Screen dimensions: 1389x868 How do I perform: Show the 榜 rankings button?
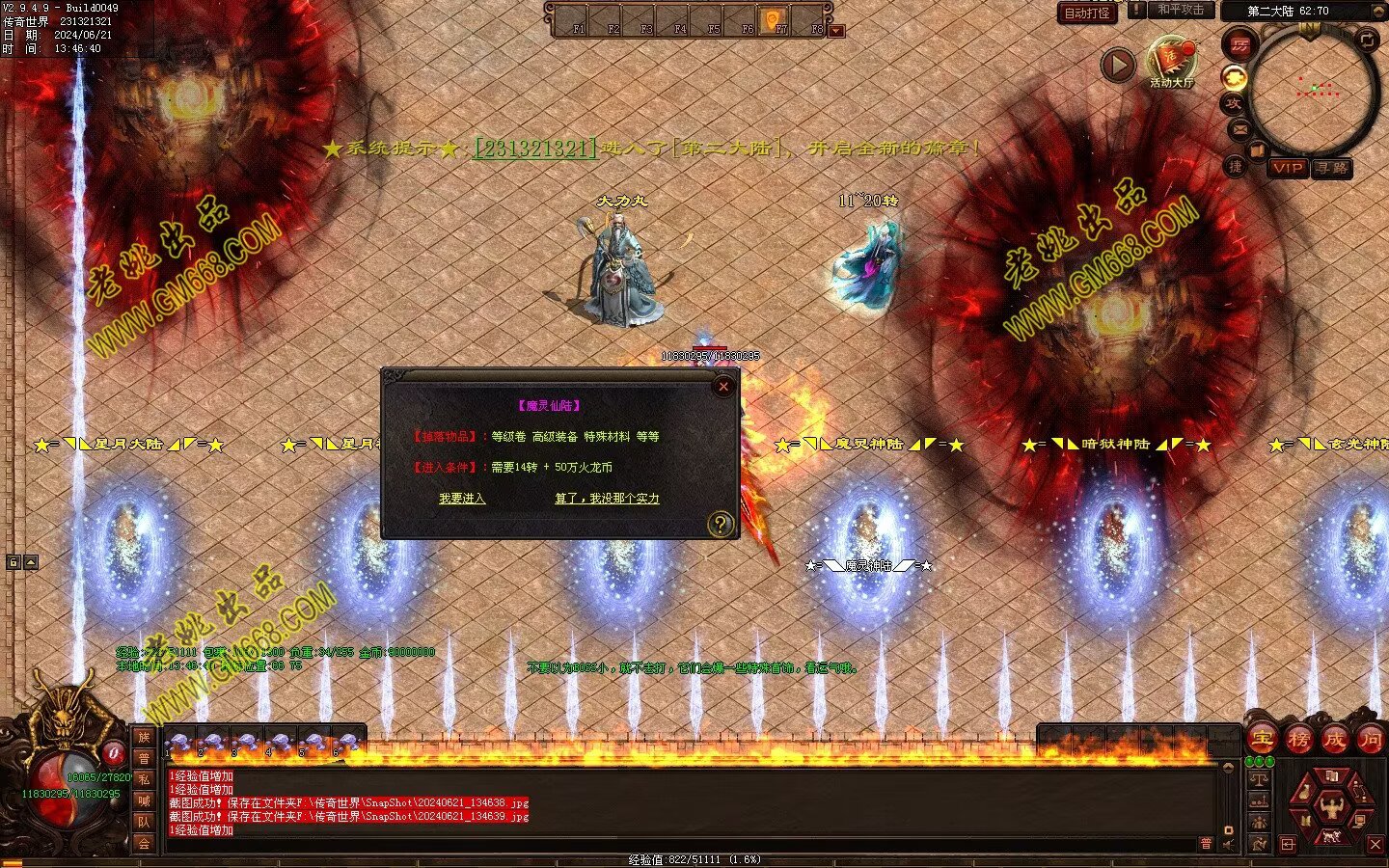1298,740
